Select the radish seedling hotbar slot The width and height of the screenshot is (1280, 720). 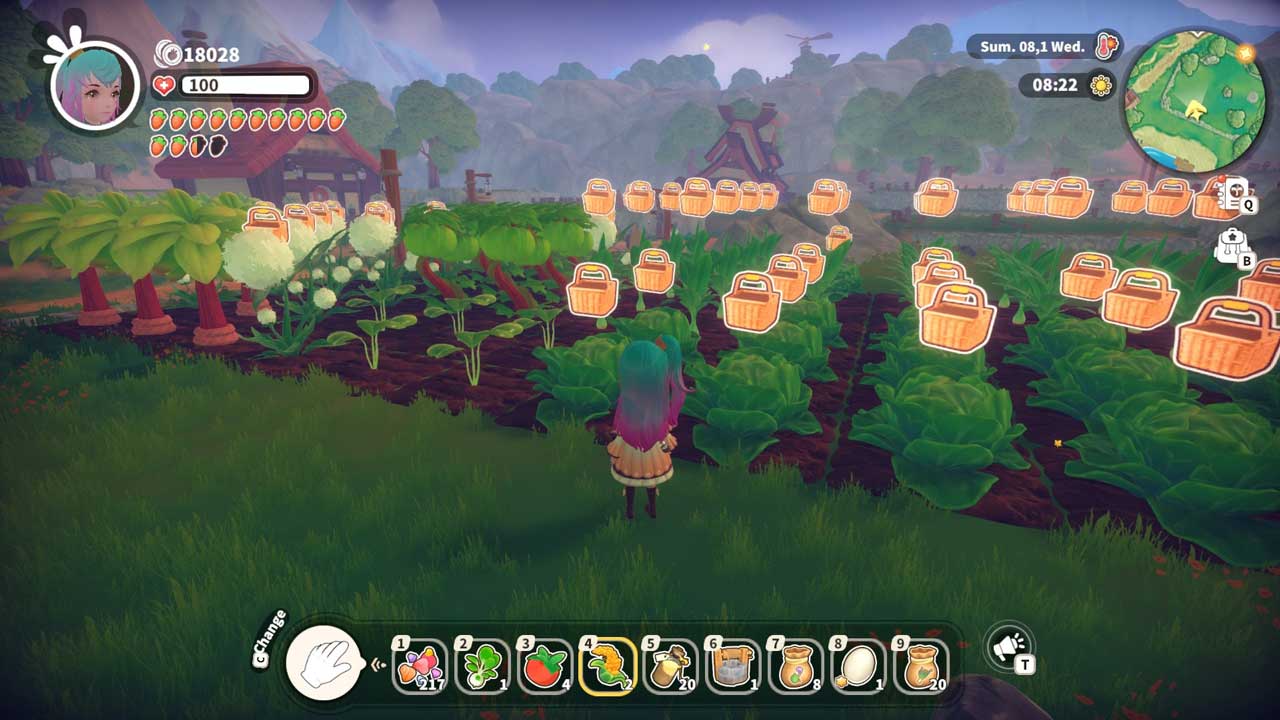point(483,667)
